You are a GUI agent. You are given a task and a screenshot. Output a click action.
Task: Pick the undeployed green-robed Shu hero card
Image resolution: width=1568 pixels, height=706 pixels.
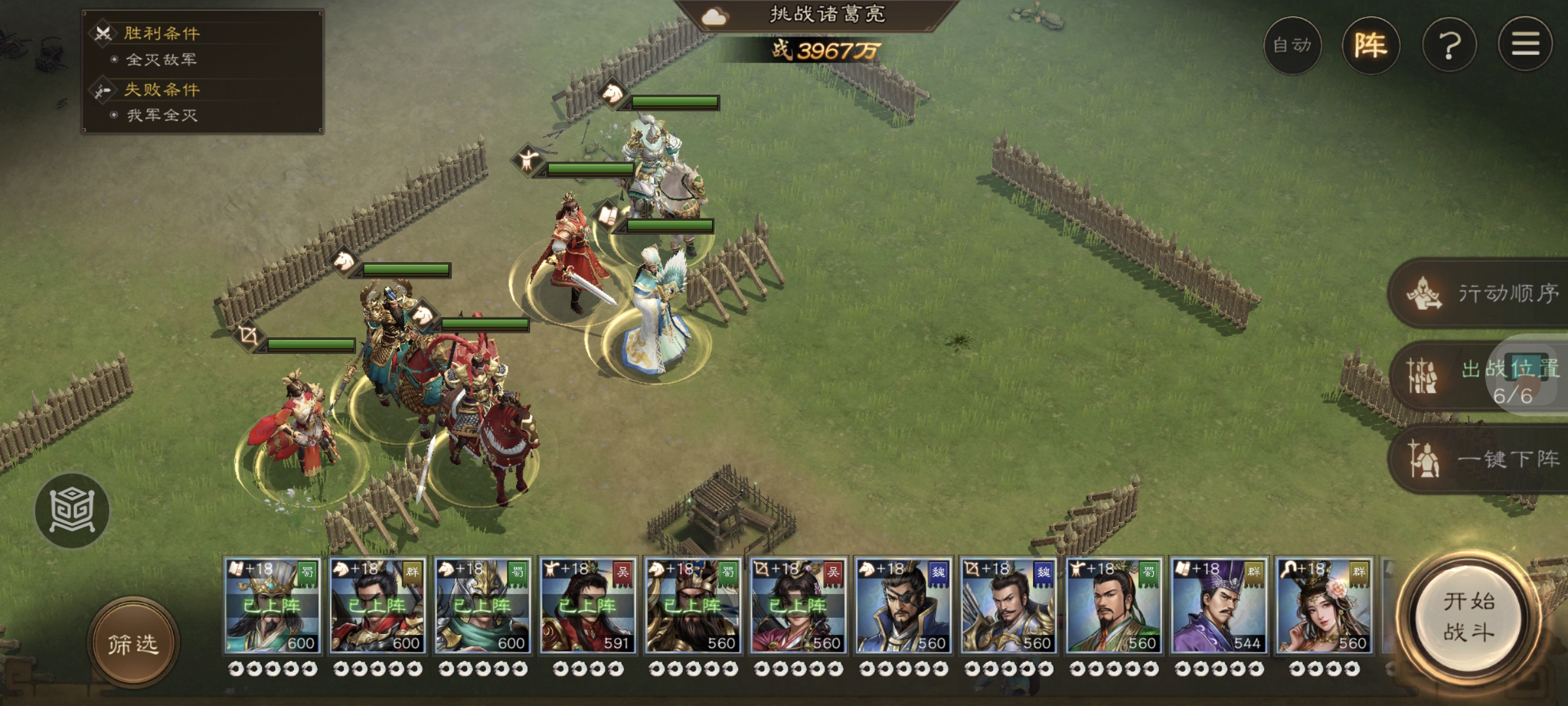pos(1113,605)
